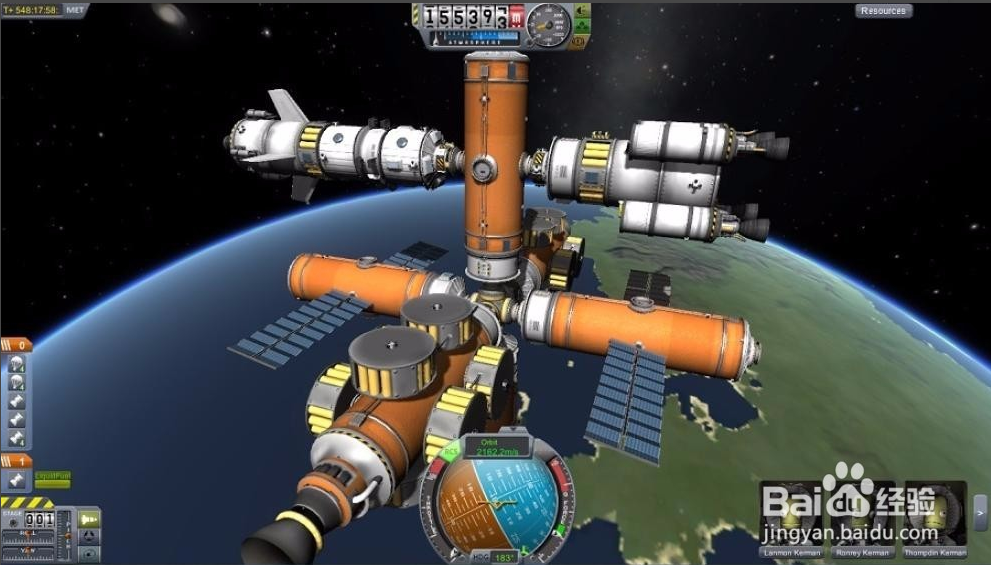Open the map view button

(x=90, y=552)
